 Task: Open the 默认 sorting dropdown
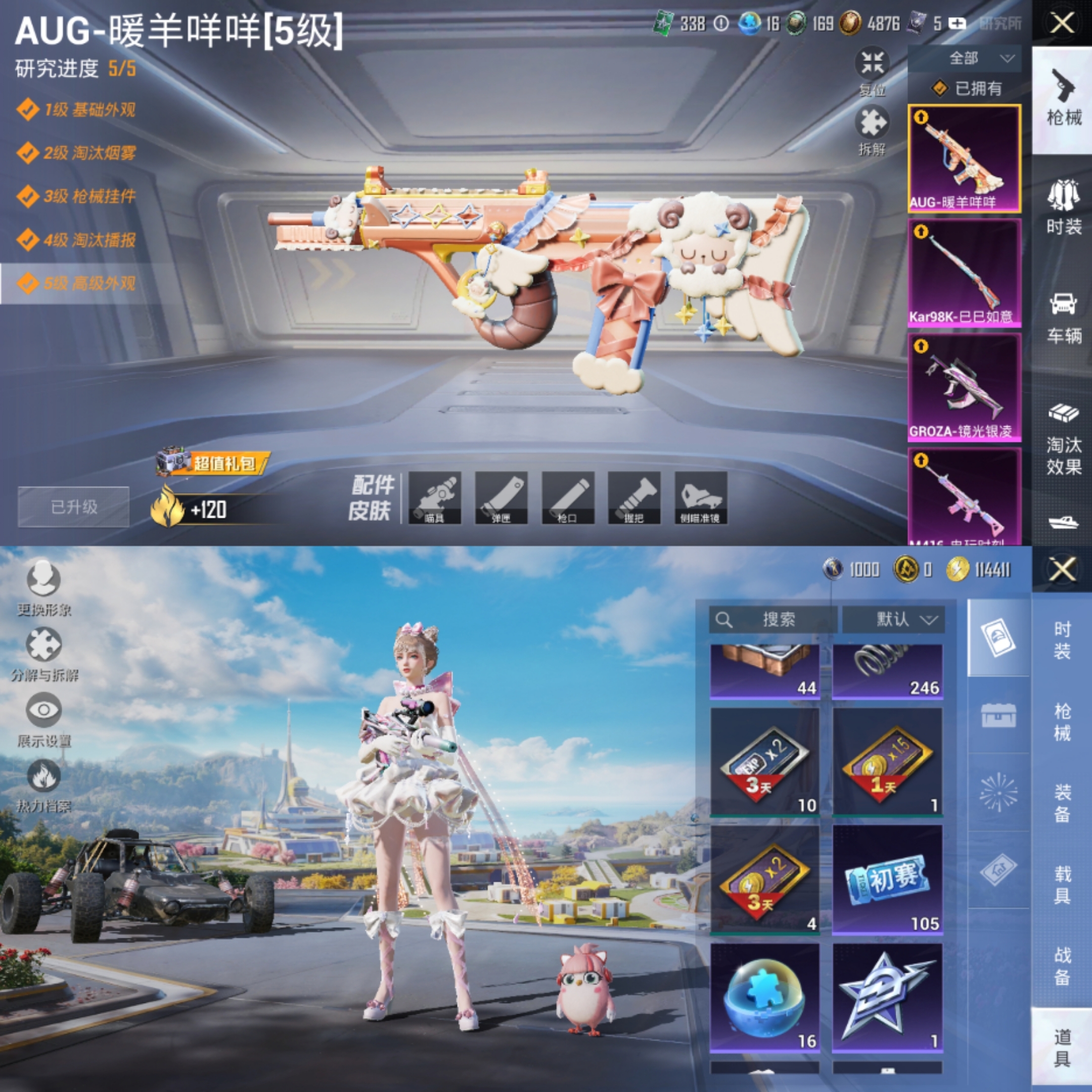[895, 619]
